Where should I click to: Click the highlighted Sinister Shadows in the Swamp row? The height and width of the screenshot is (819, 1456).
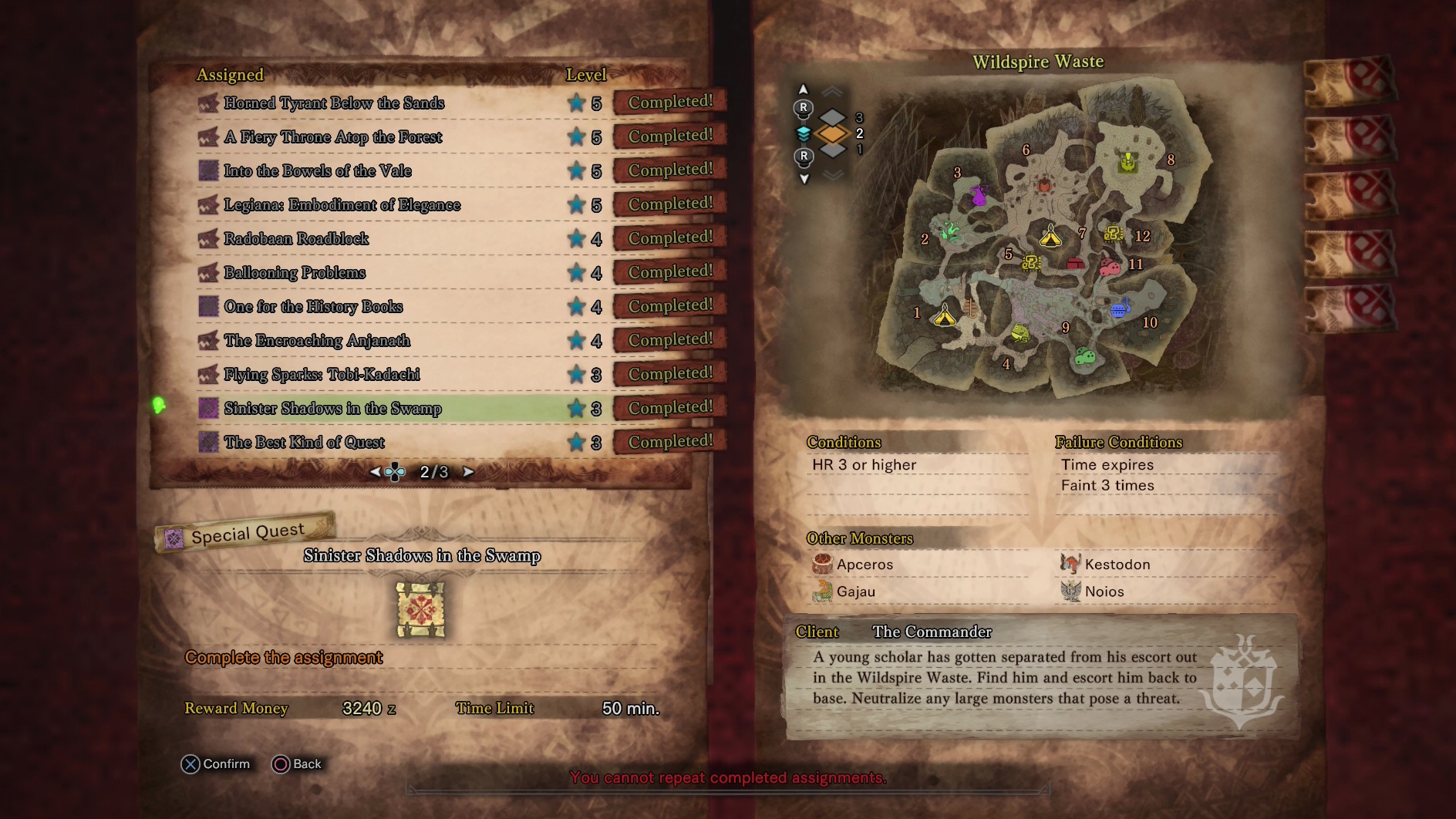[332, 409]
